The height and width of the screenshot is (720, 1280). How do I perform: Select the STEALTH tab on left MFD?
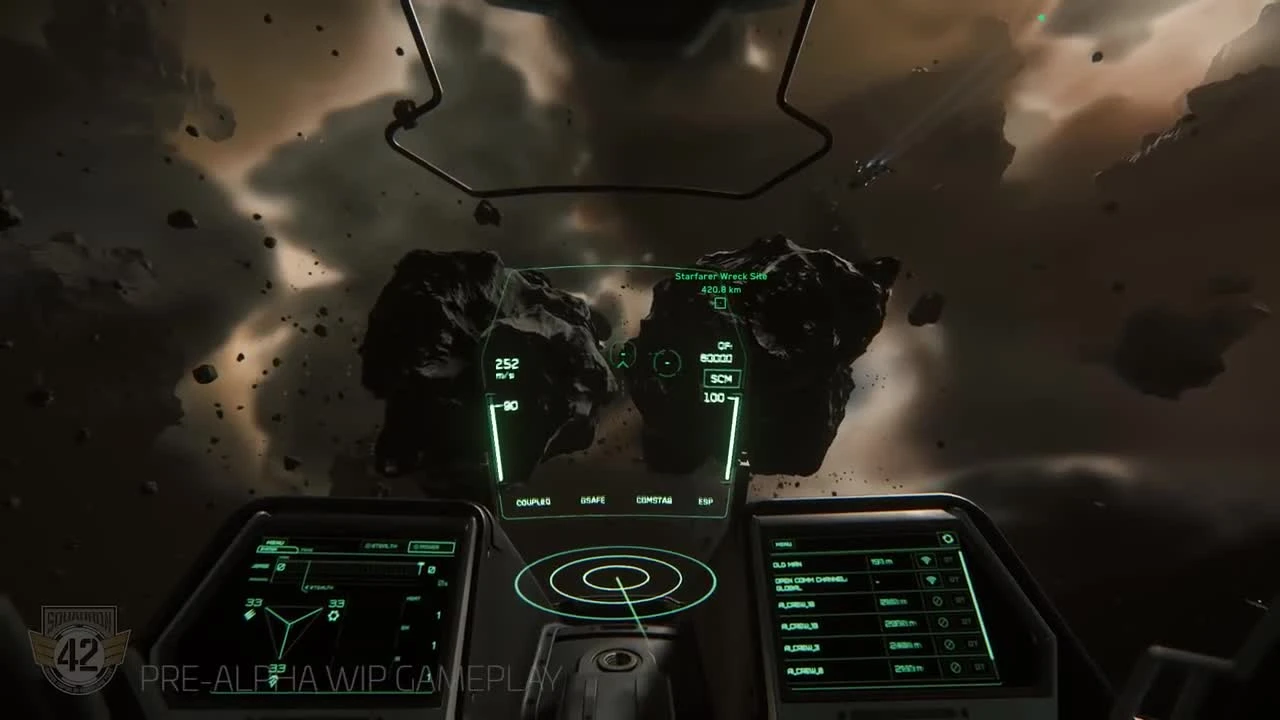(x=383, y=547)
